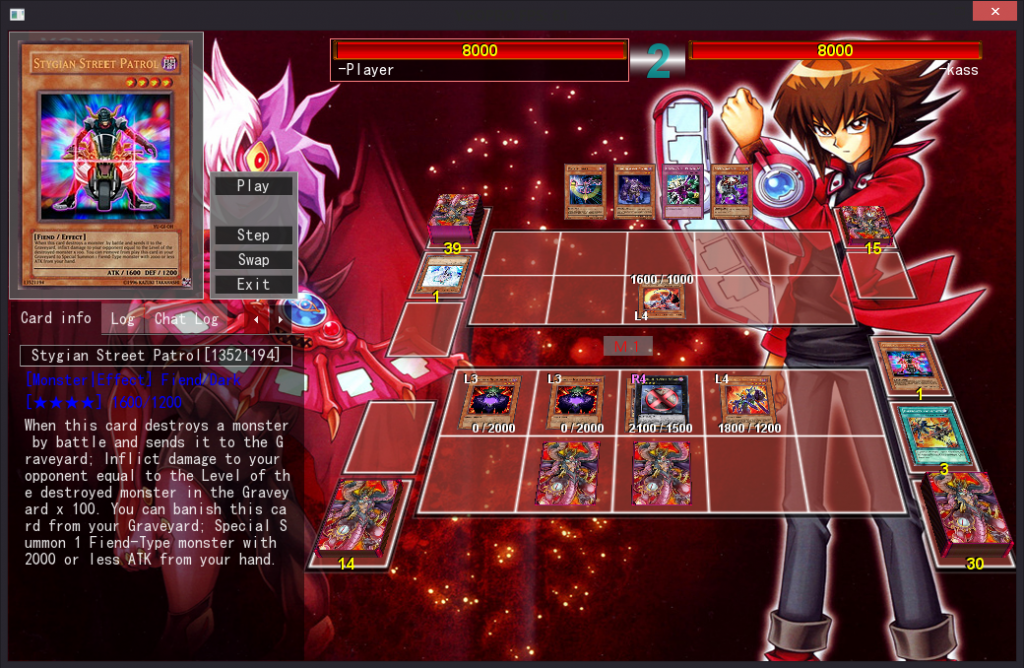The image size is (1024, 668).
Task: Open the player's extra deck of 14 cards
Action: pyautogui.click(x=357, y=516)
